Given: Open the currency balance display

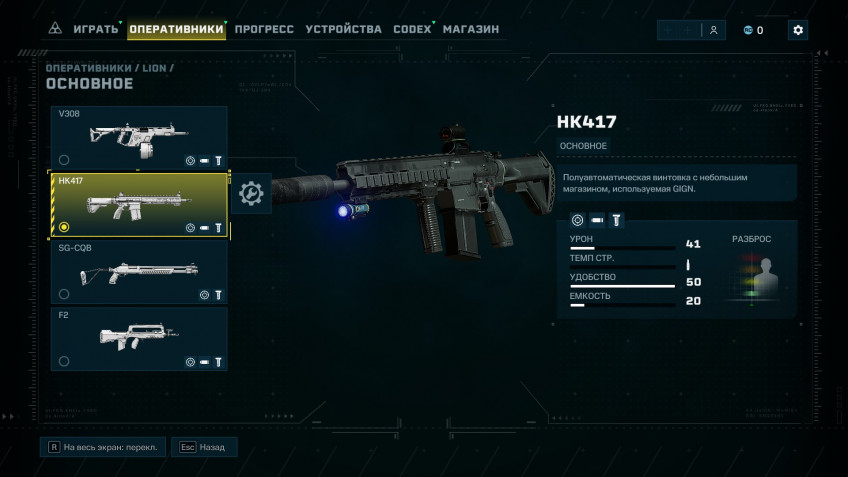Looking at the screenshot, I should point(754,30).
